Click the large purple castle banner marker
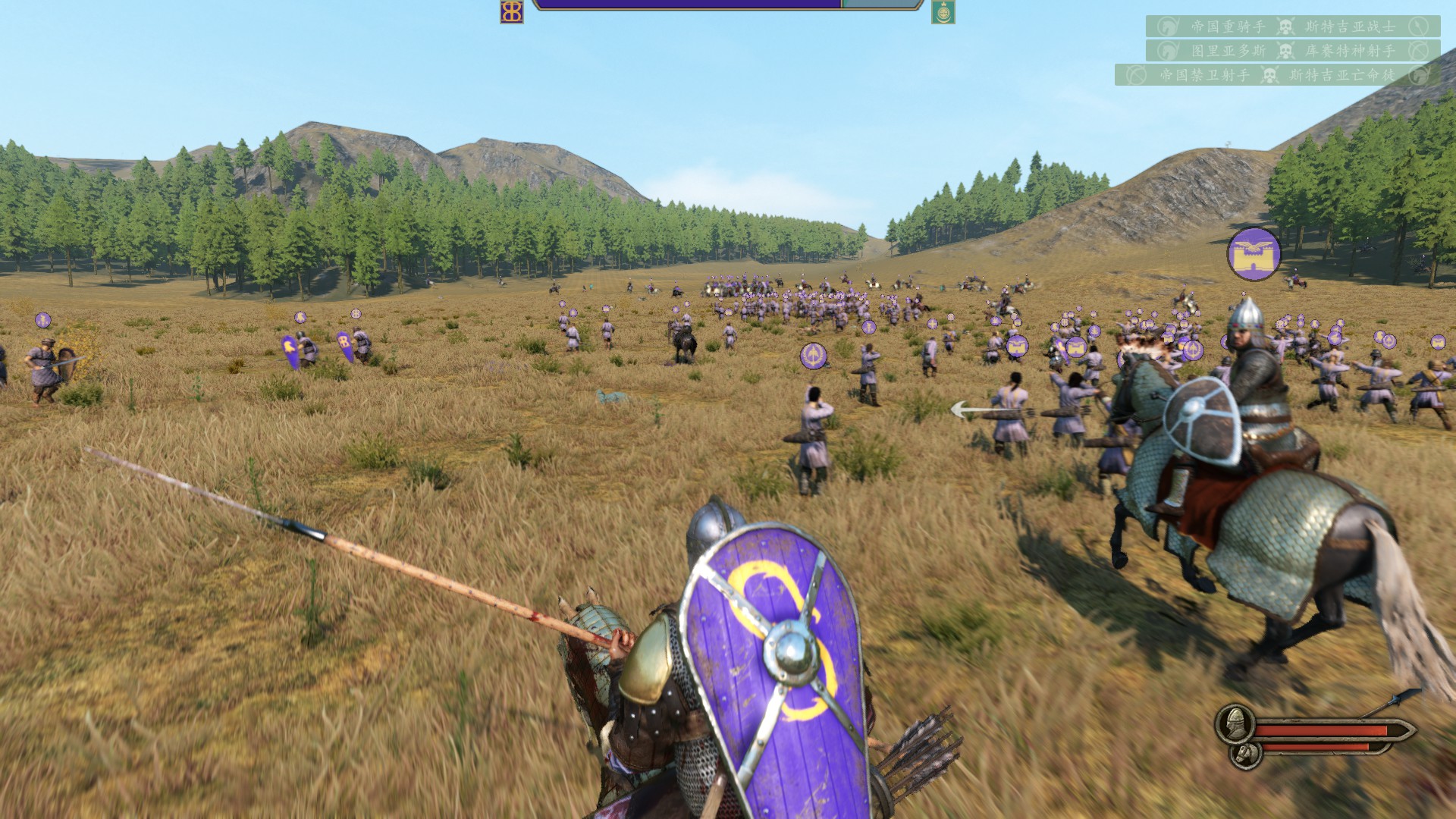This screenshot has width=1456, height=819. click(x=1254, y=254)
